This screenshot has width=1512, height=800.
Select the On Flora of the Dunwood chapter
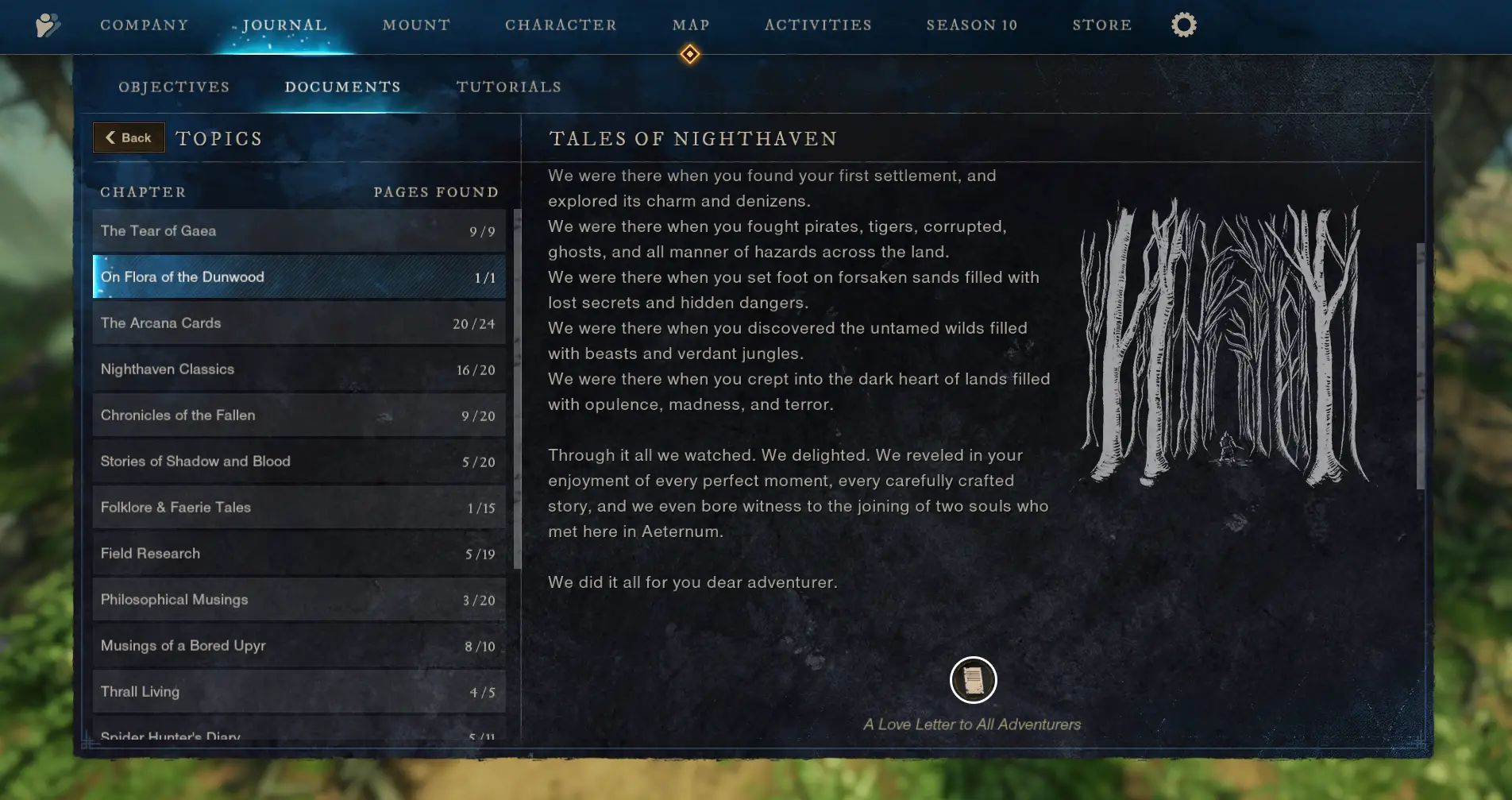tap(299, 276)
